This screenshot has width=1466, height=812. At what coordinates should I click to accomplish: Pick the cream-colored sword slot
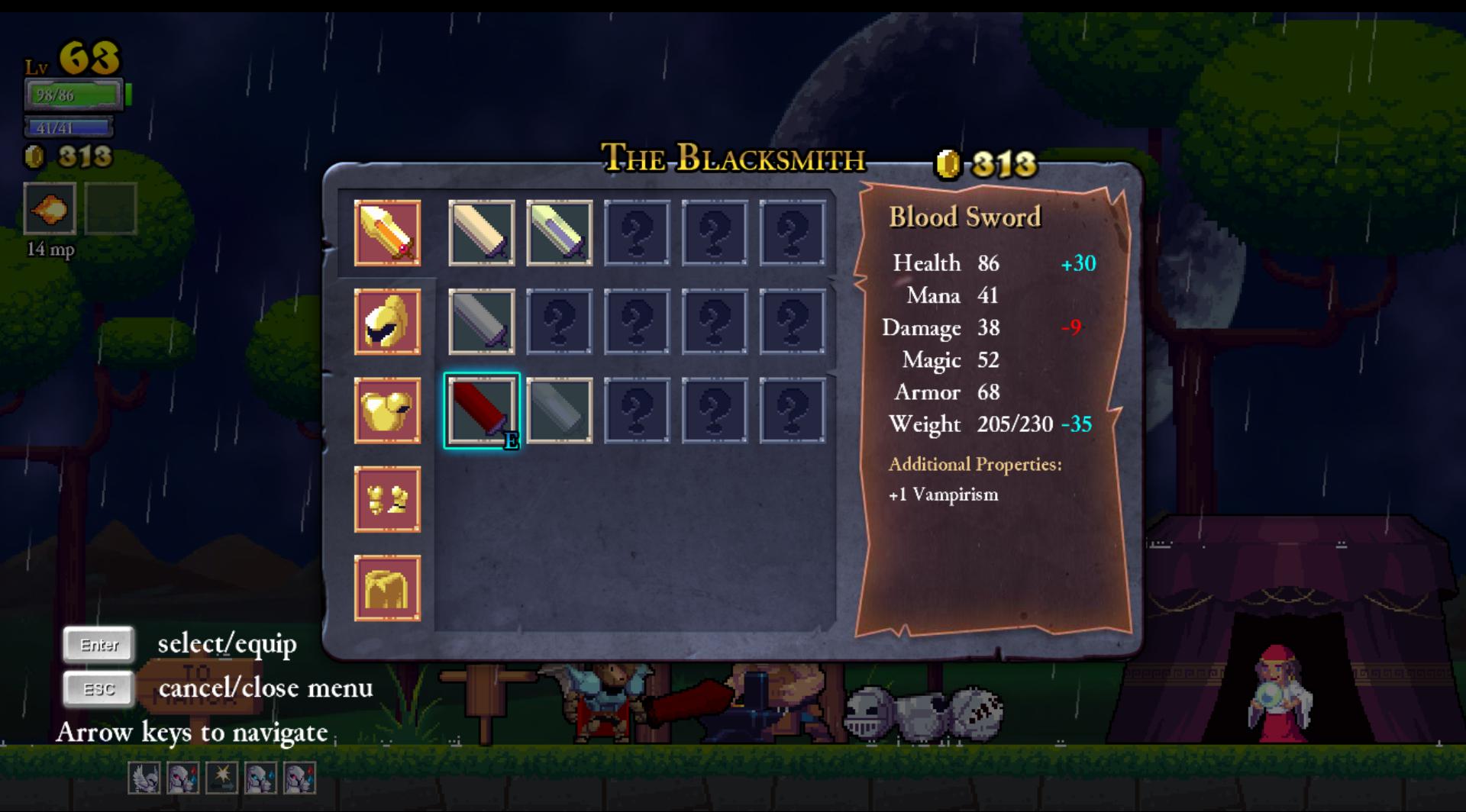(x=482, y=233)
